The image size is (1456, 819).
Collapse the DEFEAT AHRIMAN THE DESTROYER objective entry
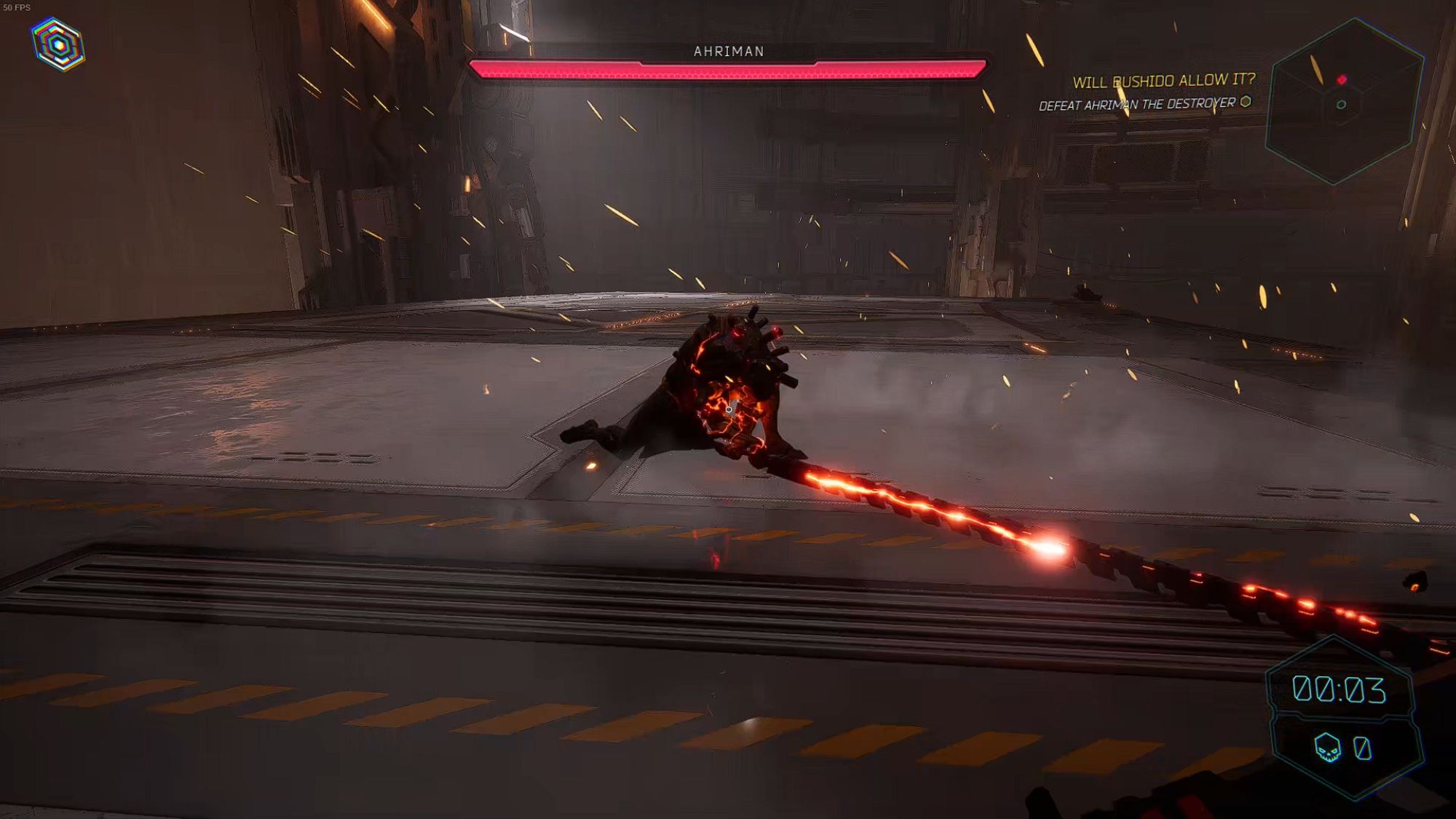[x=1136, y=105]
